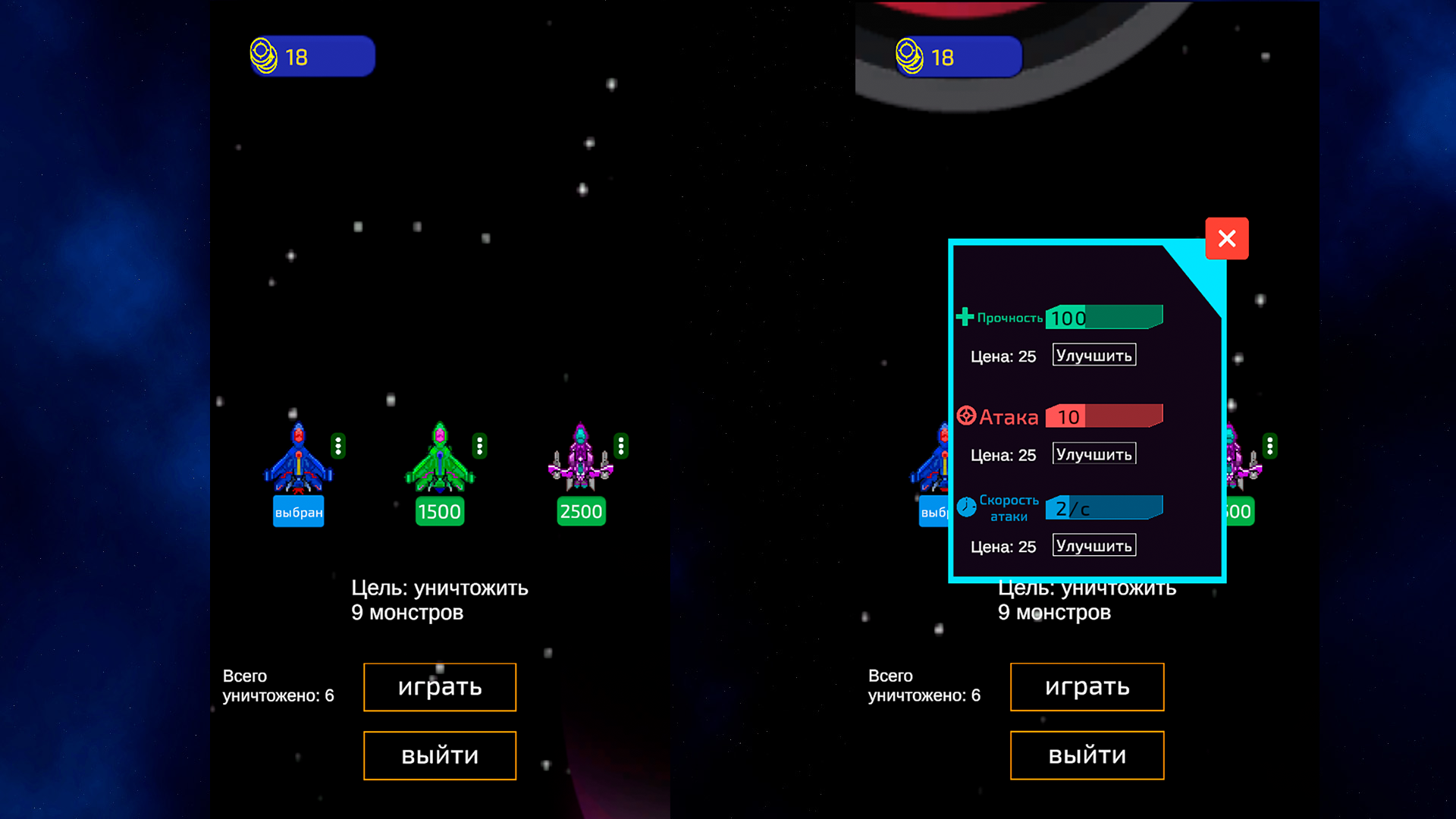This screenshot has height=819, width=1456.
Task: Click Улучшить for Прочность
Action: 1094,354
